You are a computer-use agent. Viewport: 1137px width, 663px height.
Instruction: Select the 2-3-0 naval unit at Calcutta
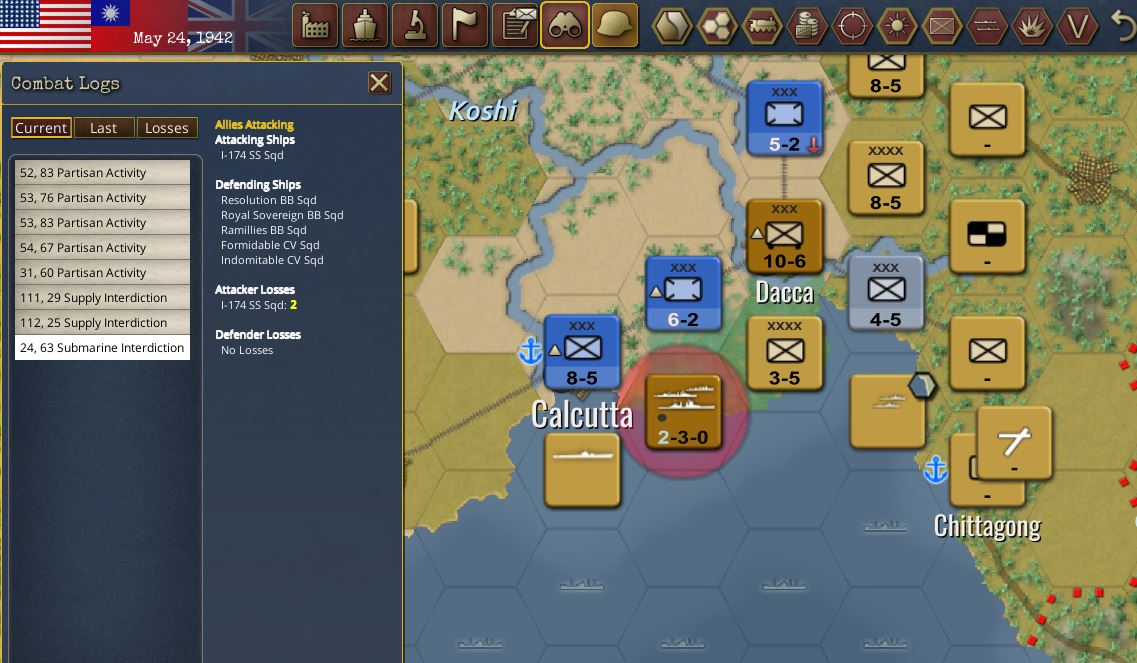click(684, 411)
